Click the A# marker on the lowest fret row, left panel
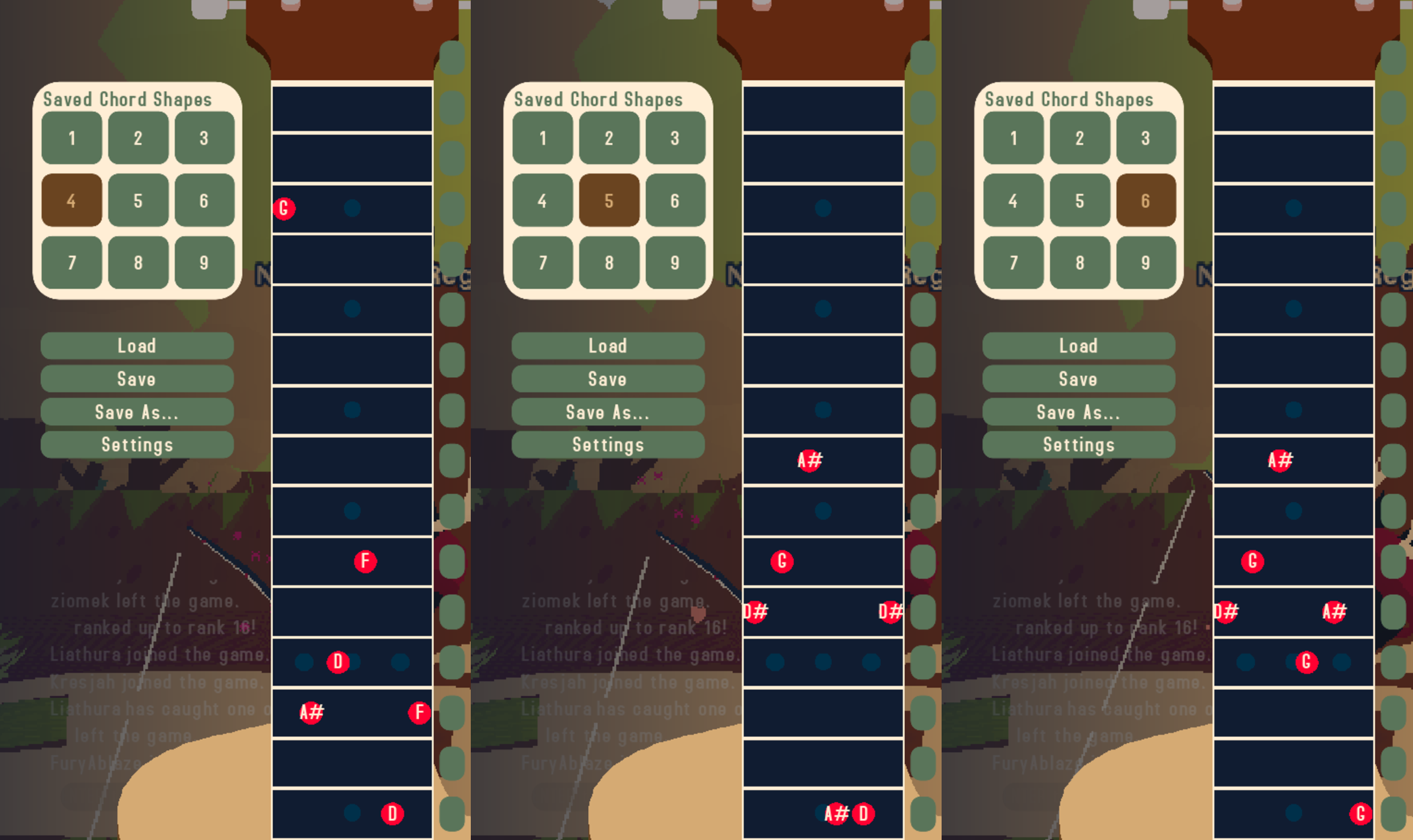Image resolution: width=1413 pixels, height=840 pixels. point(311,713)
